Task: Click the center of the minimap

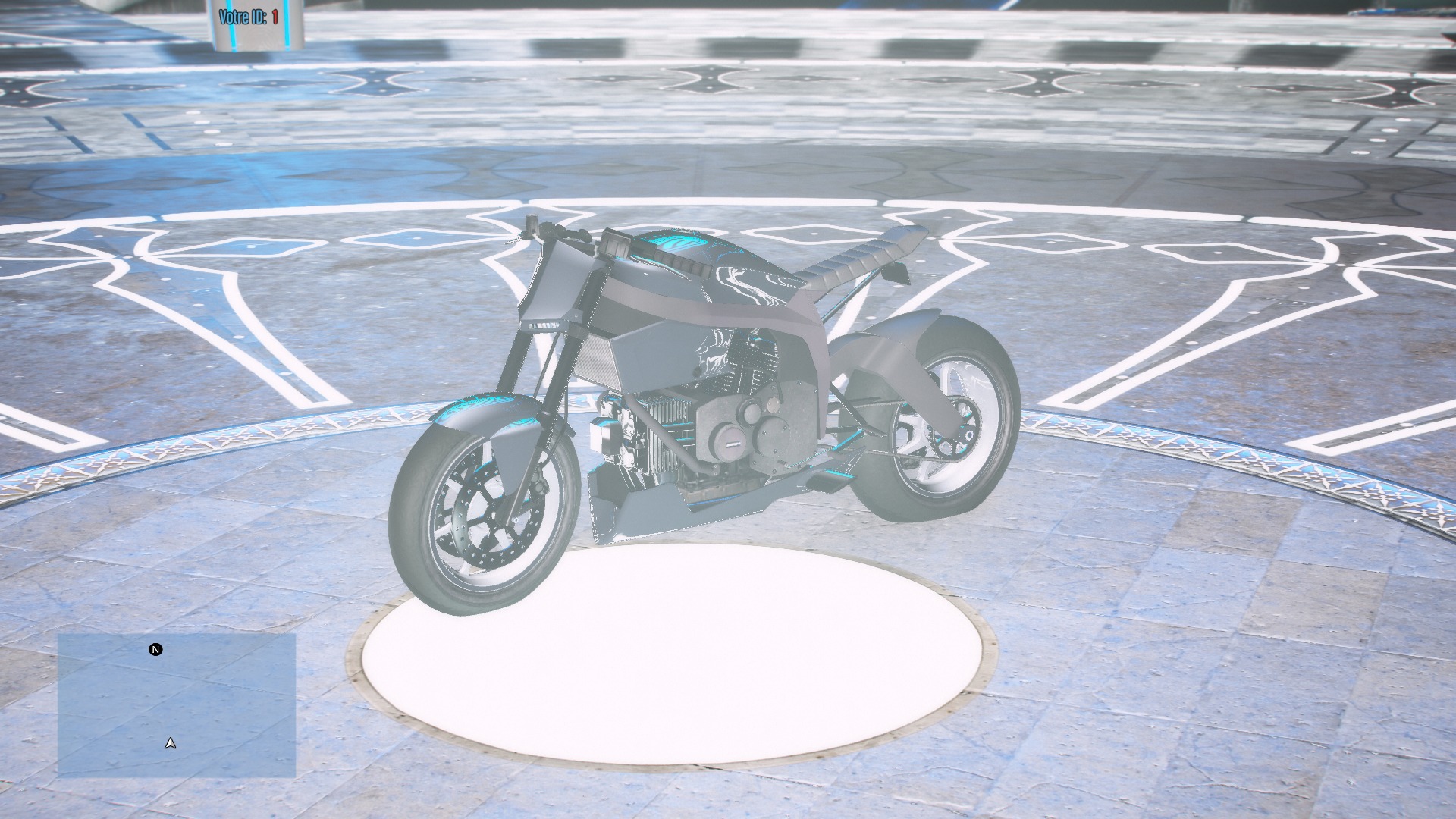Action: point(178,705)
